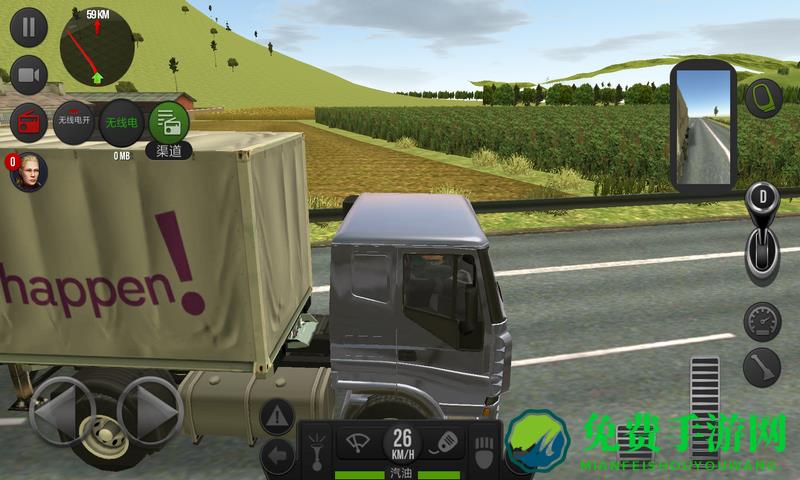
Task: Turn on the windshield wipers
Action: 357,441
